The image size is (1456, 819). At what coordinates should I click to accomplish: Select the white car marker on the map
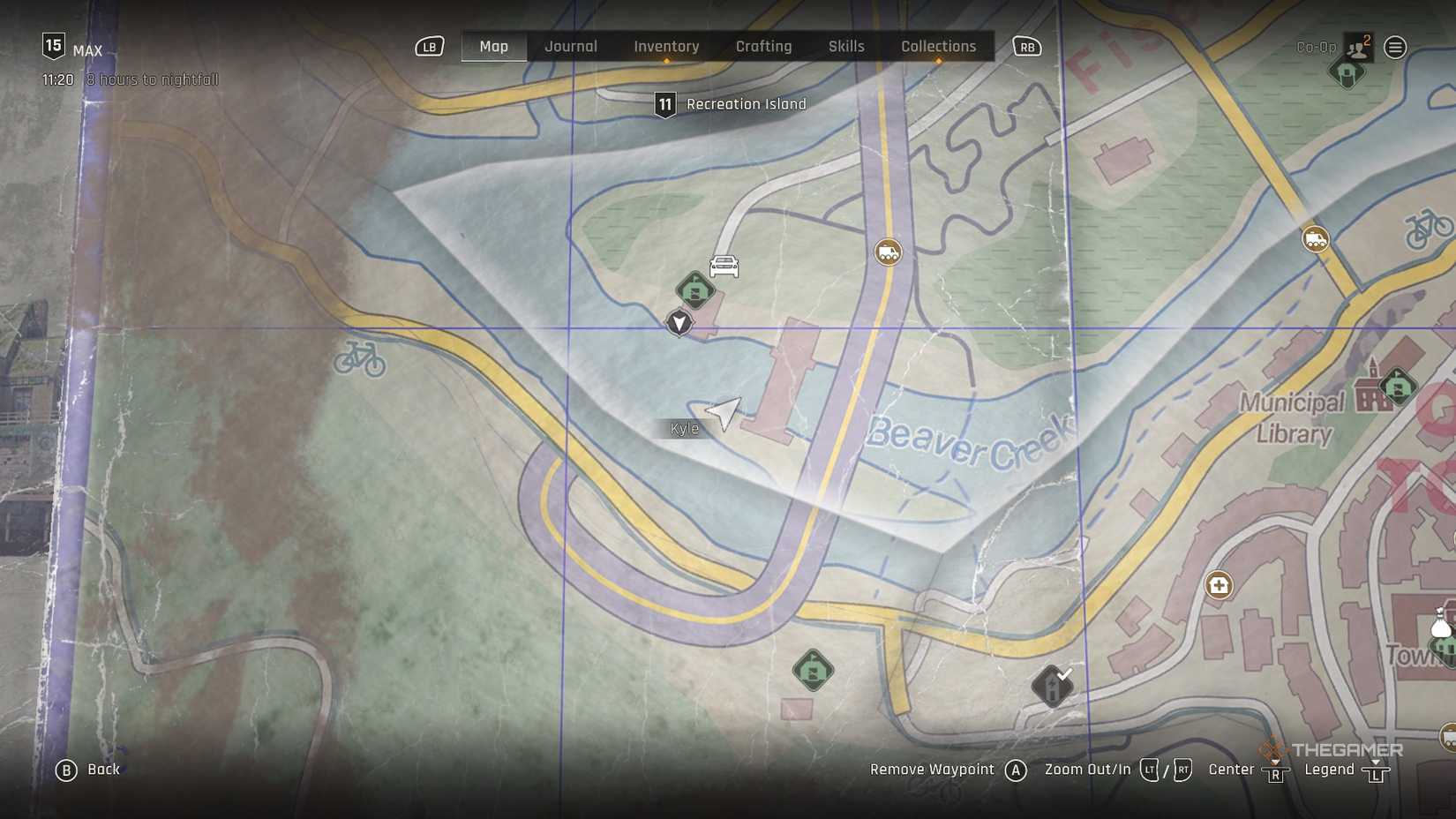724,266
